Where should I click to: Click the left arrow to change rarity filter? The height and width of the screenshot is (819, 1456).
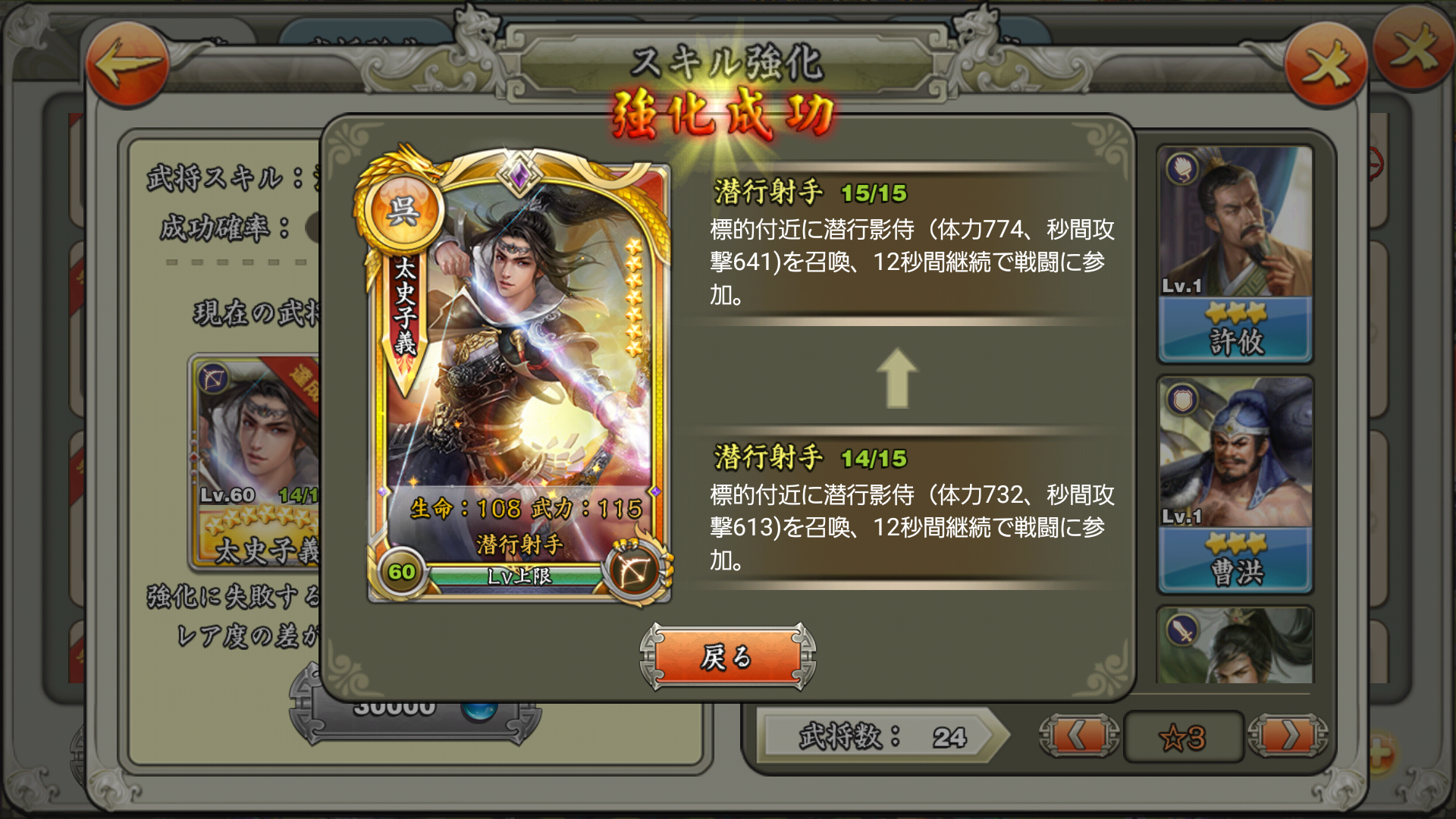coord(1078,736)
